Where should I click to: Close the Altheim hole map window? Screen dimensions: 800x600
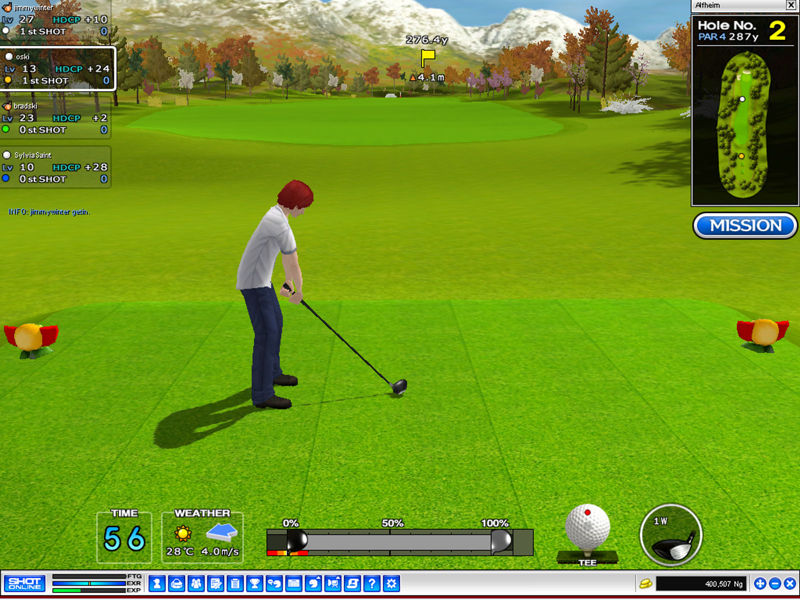tap(791, 6)
